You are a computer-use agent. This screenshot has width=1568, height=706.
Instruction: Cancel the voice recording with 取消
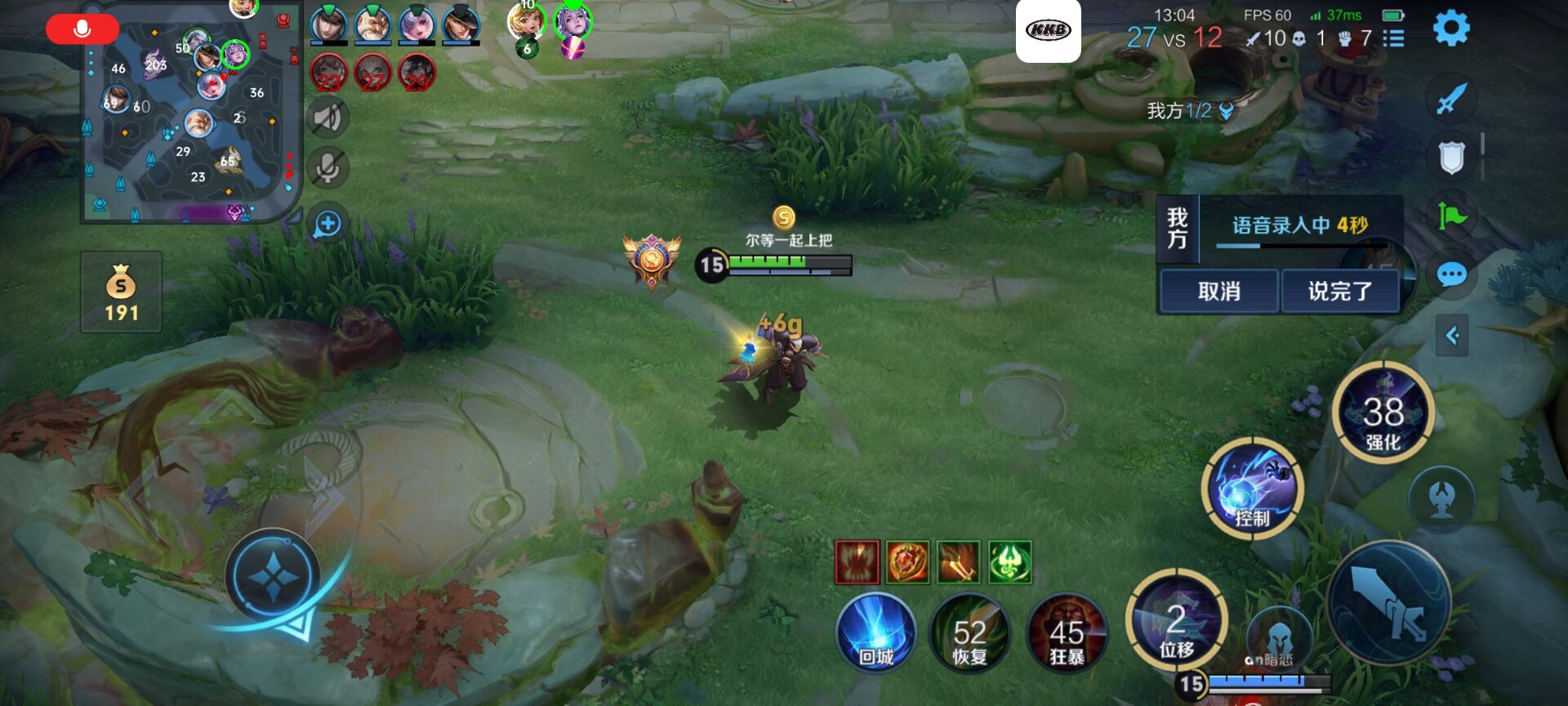1218,291
